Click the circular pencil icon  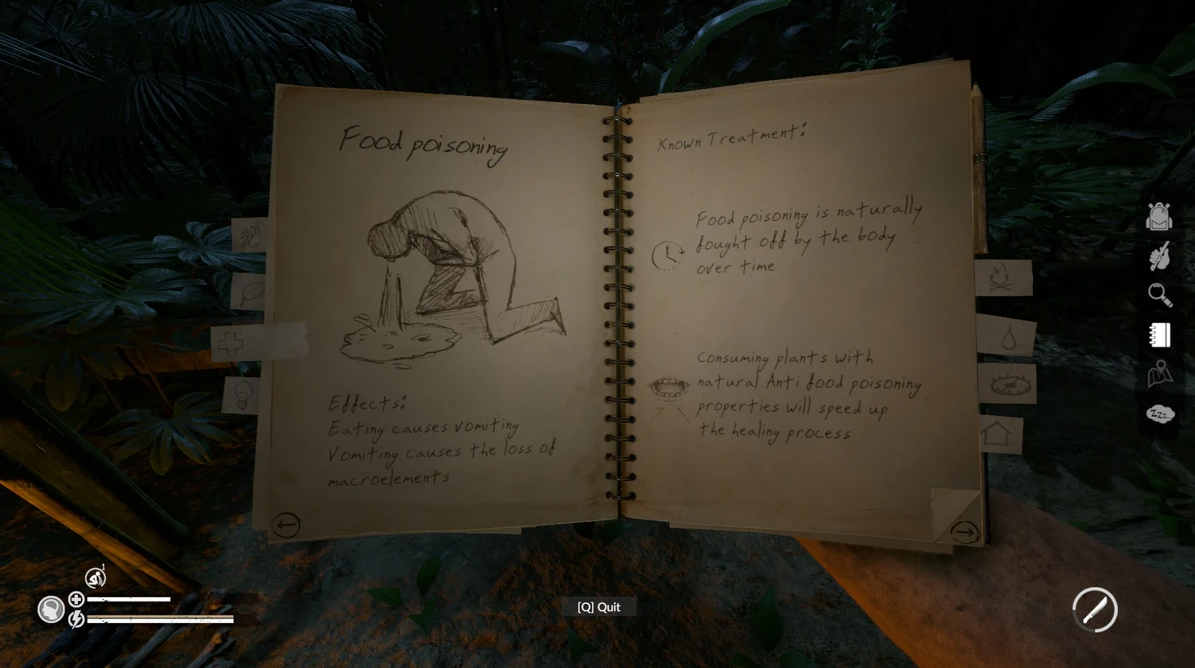(1094, 609)
